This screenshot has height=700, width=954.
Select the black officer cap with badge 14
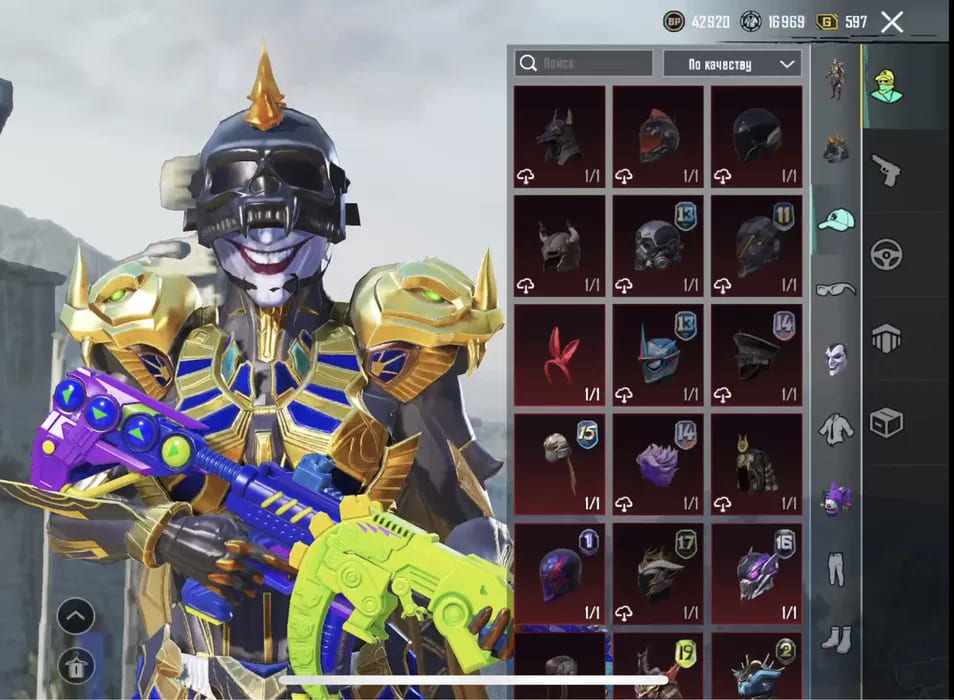(x=755, y=355)
